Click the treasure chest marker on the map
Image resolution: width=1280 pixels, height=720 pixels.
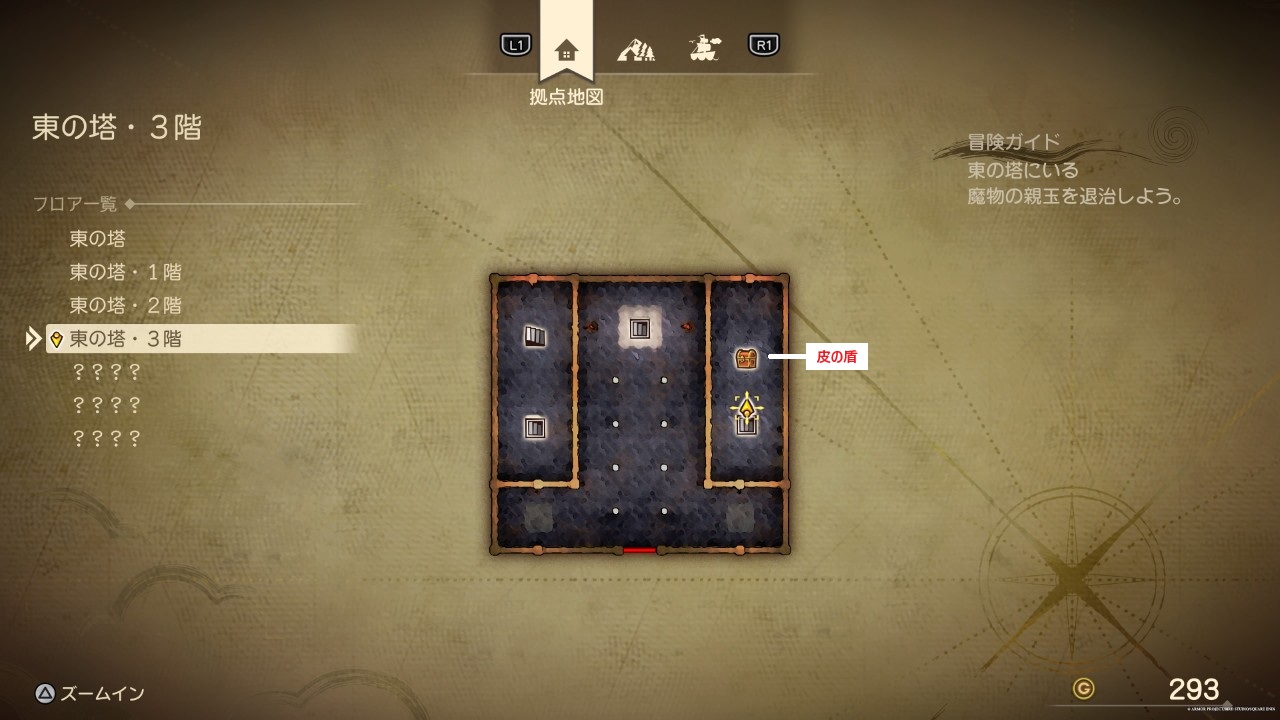(x=746, y=358)
